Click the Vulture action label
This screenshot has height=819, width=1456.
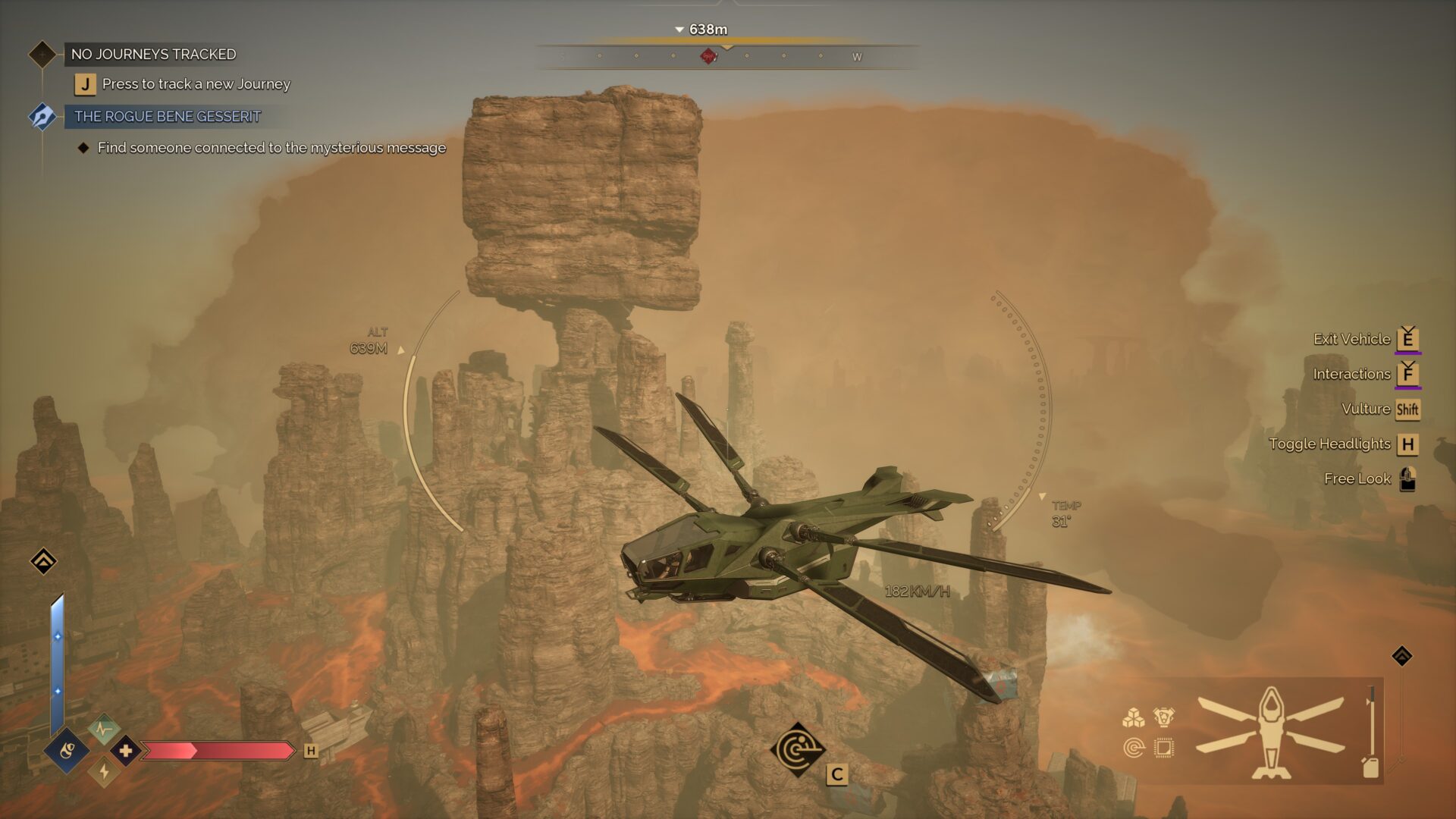[x=1365, y=409]
